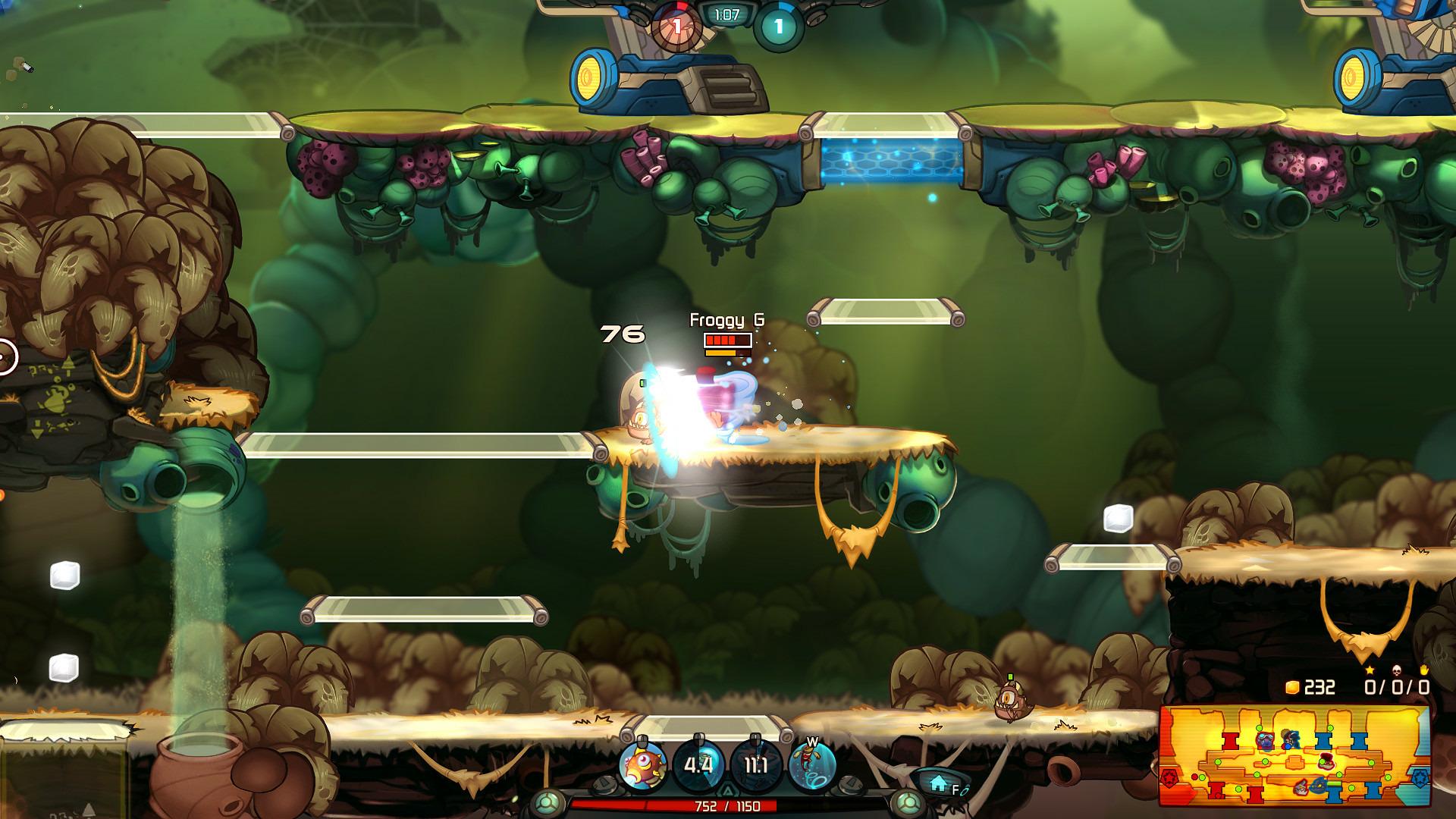Click the blue team score circle showing 1
Screen dimensions: 1456x819
click(x=777, y=25)
